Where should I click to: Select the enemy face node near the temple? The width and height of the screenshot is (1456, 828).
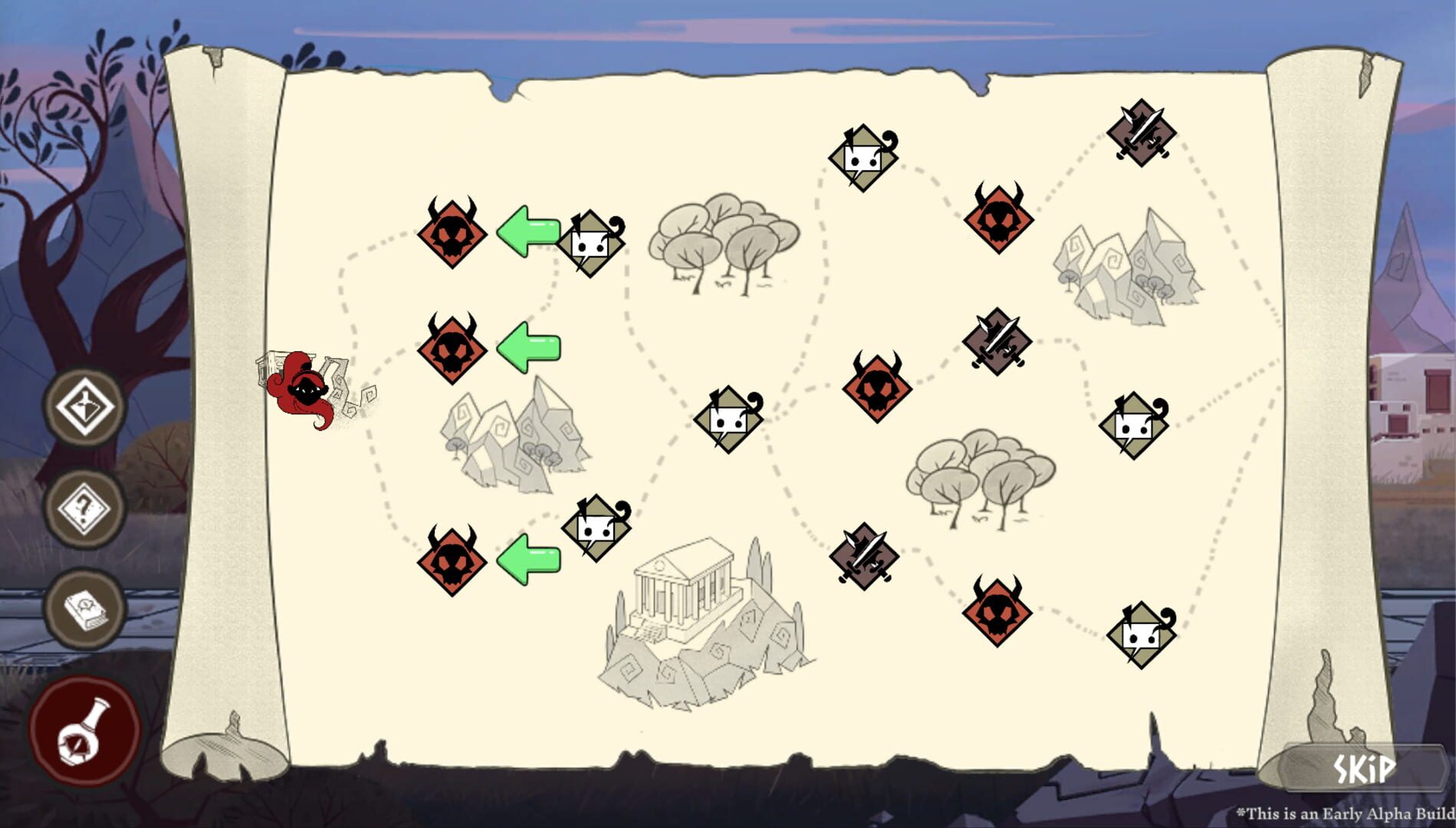(x=594, y=529)
